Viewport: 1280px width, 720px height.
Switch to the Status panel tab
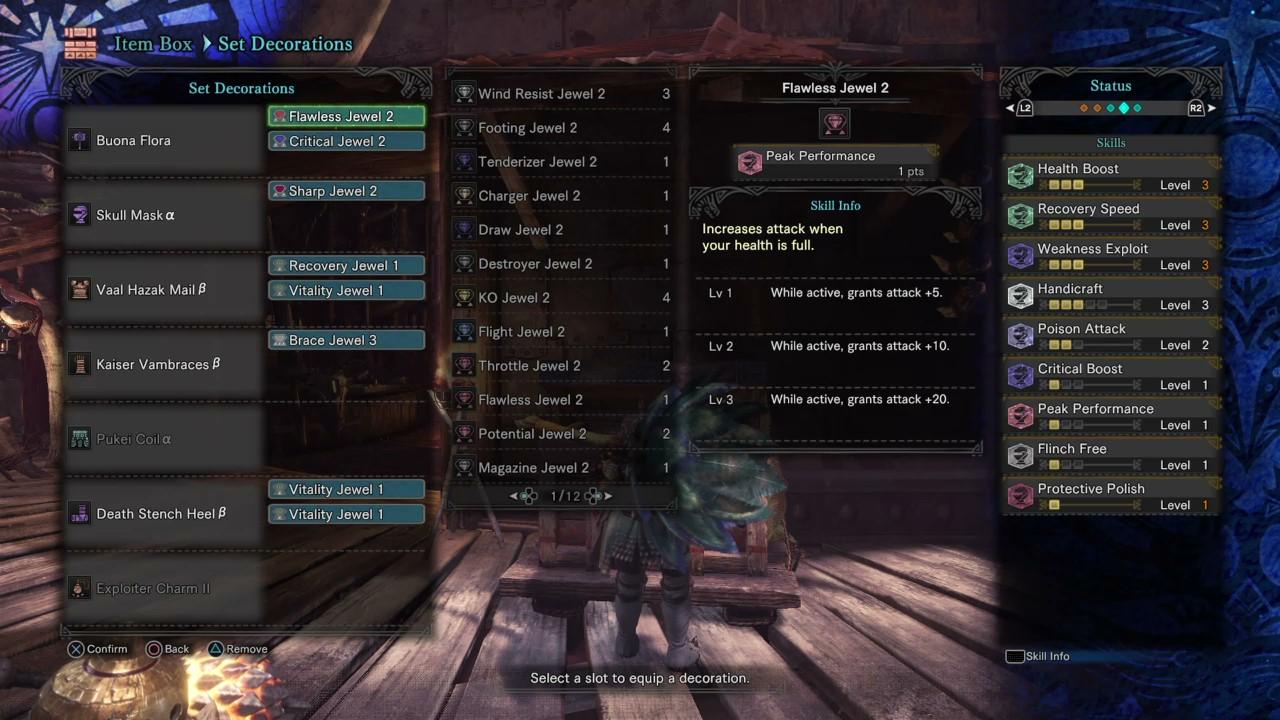click(x=1110, y=85)
